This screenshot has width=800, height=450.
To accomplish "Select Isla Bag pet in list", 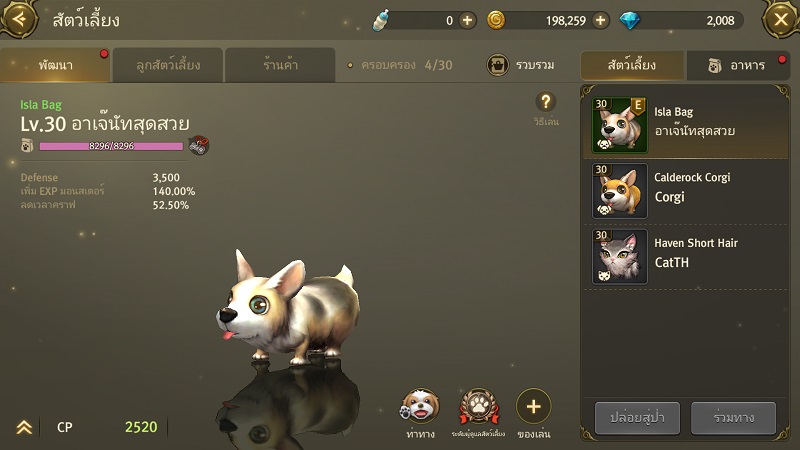I will pyautogui.click(x=684, y=124).
